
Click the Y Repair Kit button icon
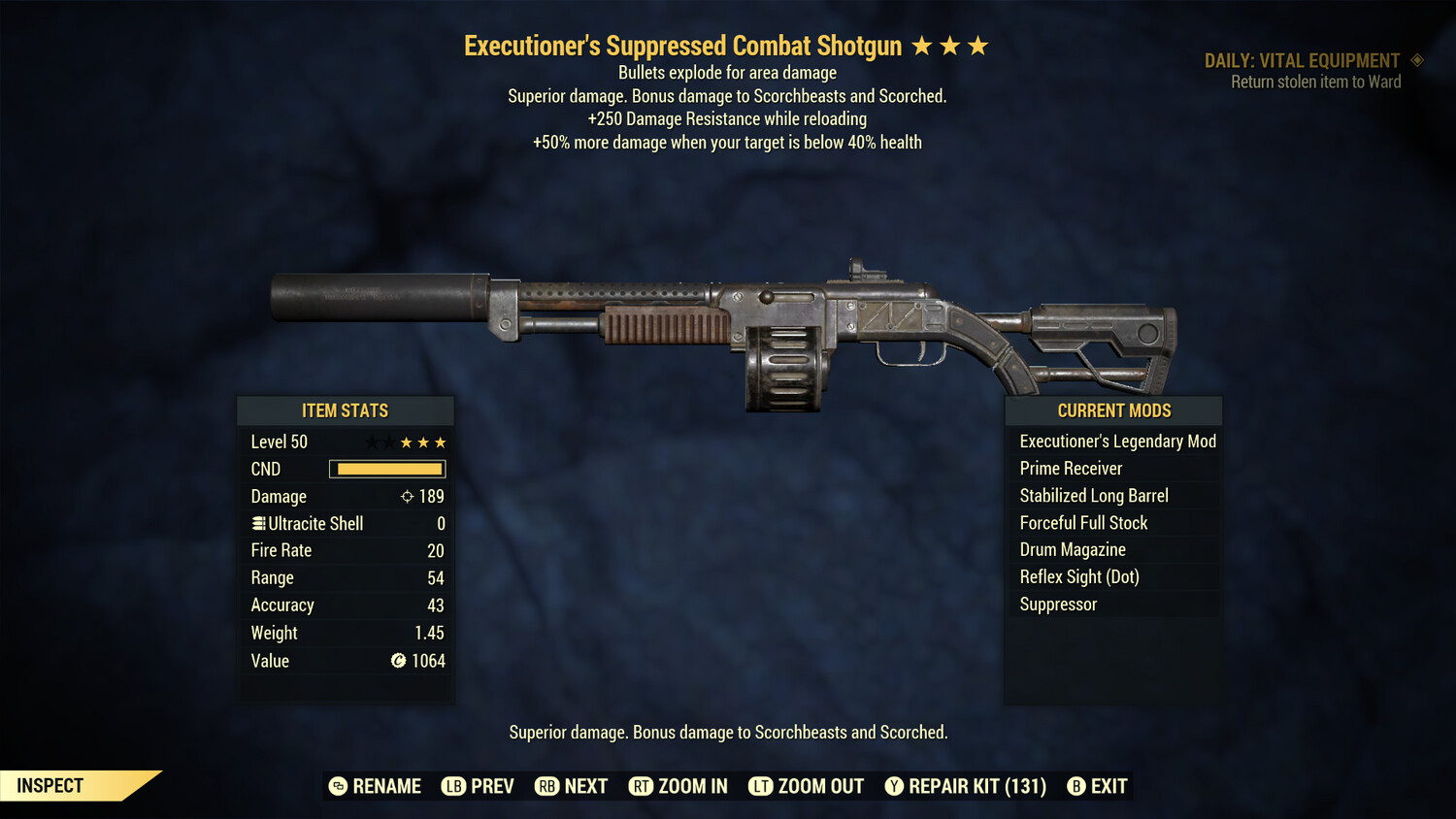(894, 786)
